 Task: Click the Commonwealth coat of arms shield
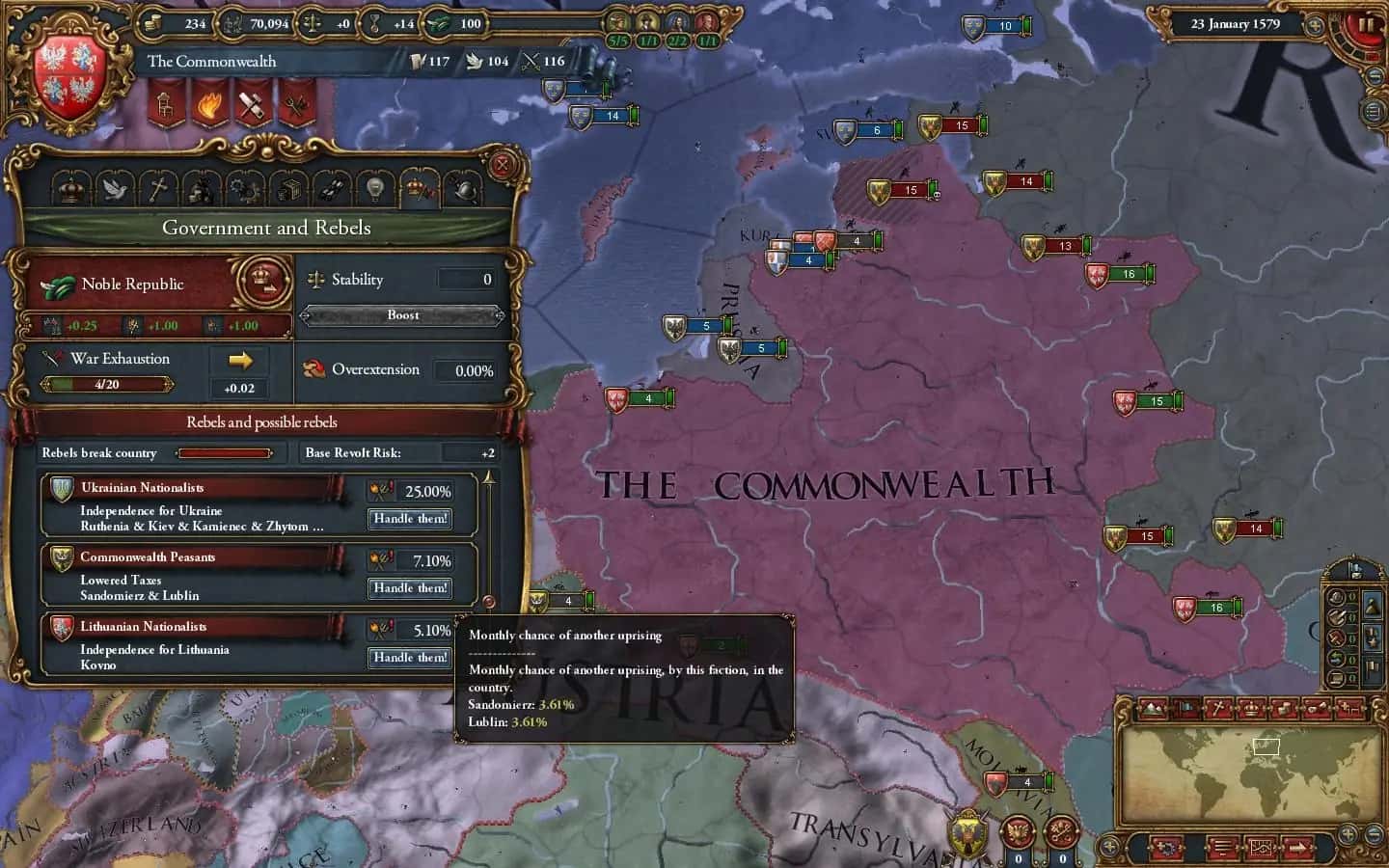66,77
